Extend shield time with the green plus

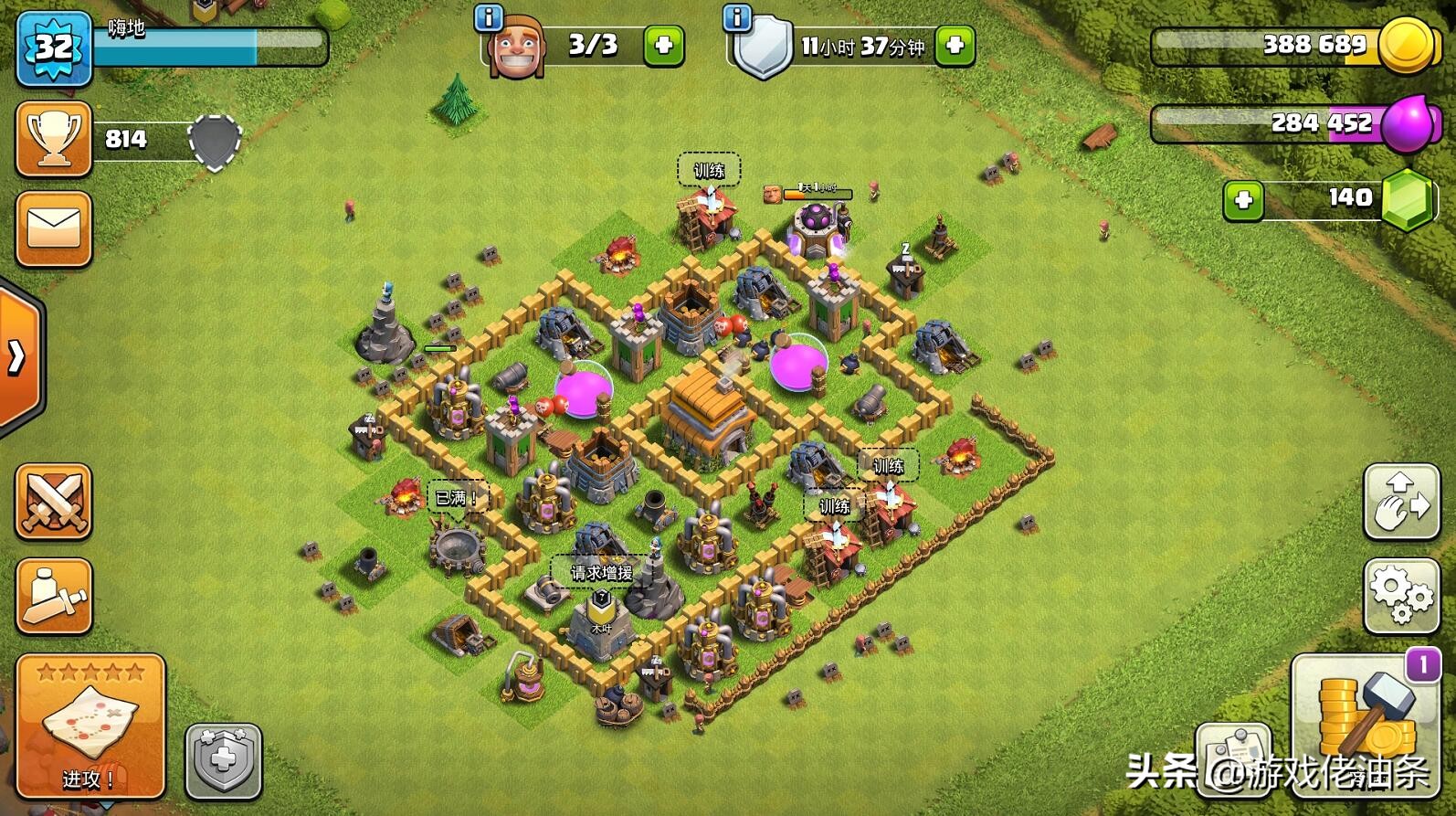pyautogui.click(x=955, y=45)
